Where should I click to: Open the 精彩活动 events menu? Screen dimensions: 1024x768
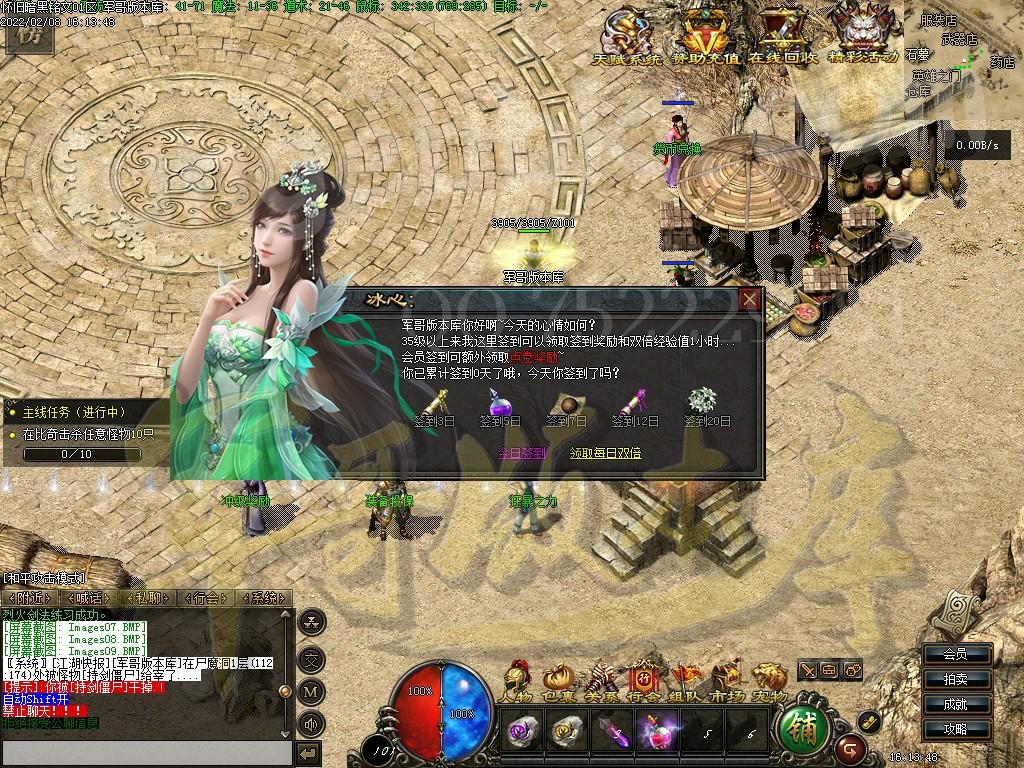tap(862, 38)
